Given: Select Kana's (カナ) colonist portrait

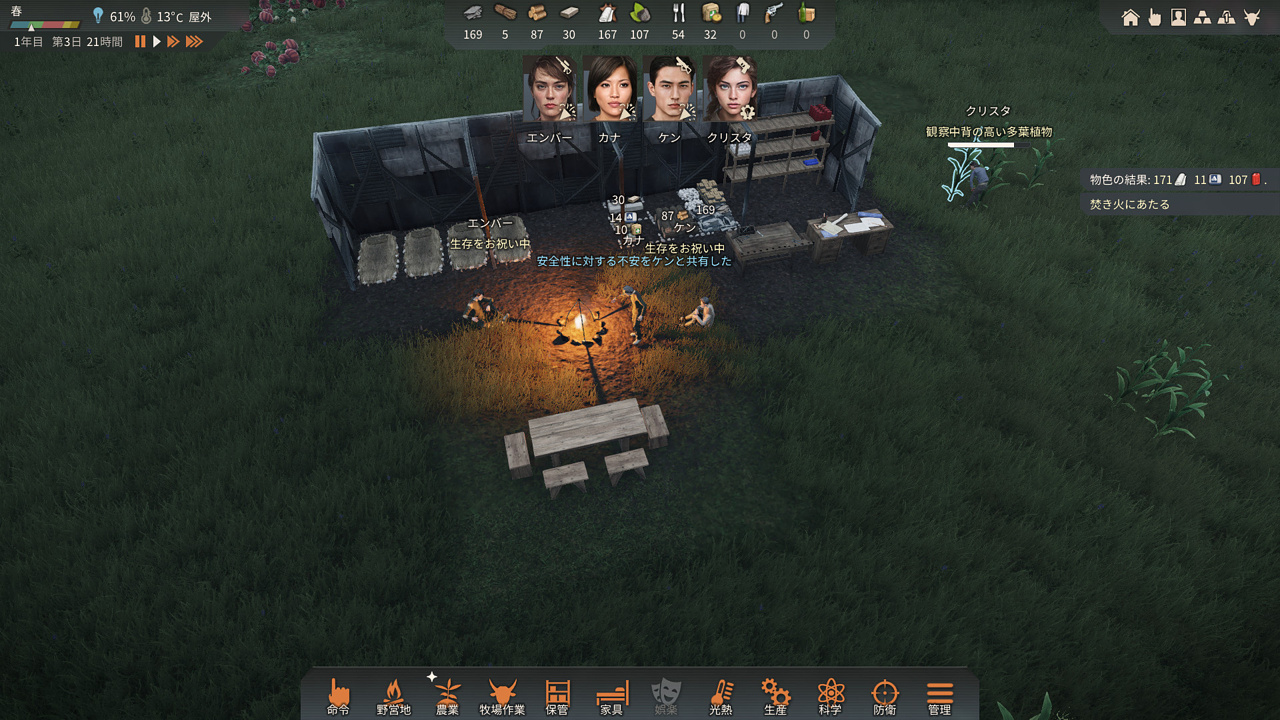Looking at the screenshot, I should pyautogui.click(x=610, y=89).
